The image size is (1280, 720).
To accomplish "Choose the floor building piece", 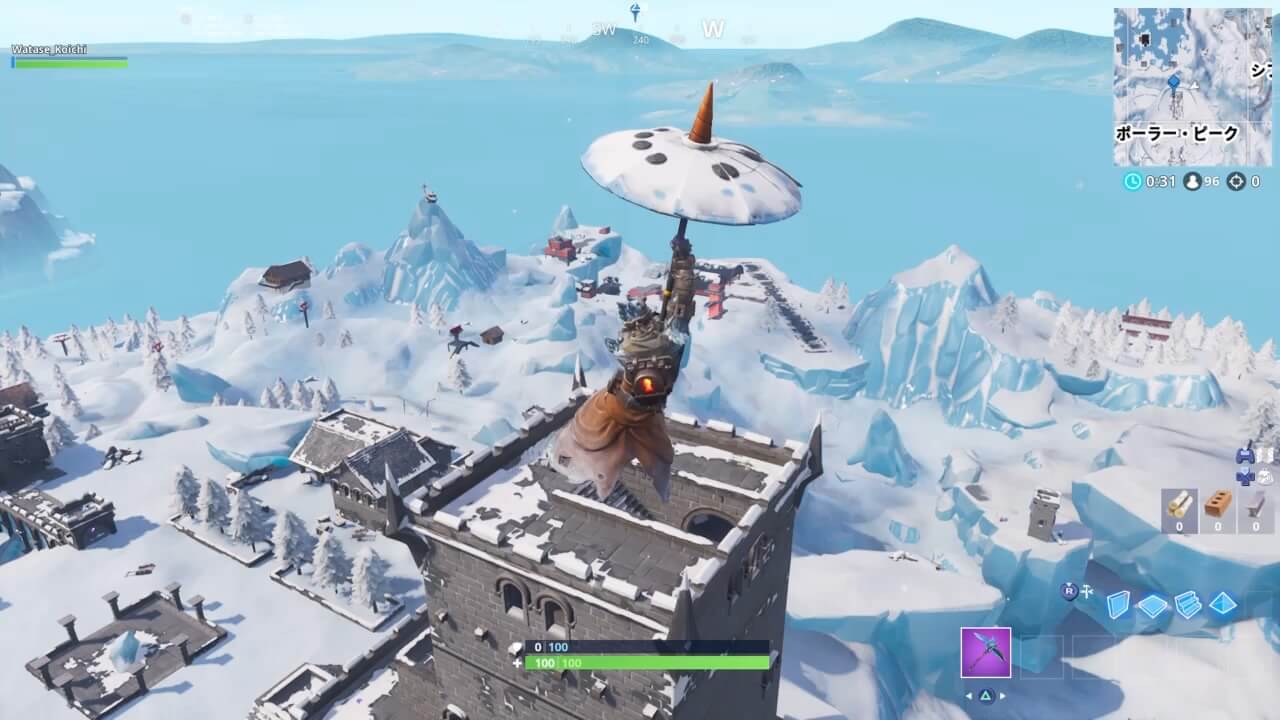I will click(1153, 606).
